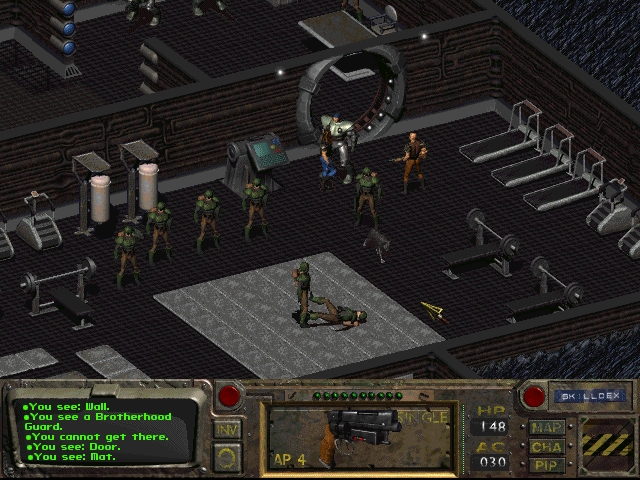Viewport: 640px width, 480px height.
Task: Open the PIP-Boy
Action: point(547,464)
